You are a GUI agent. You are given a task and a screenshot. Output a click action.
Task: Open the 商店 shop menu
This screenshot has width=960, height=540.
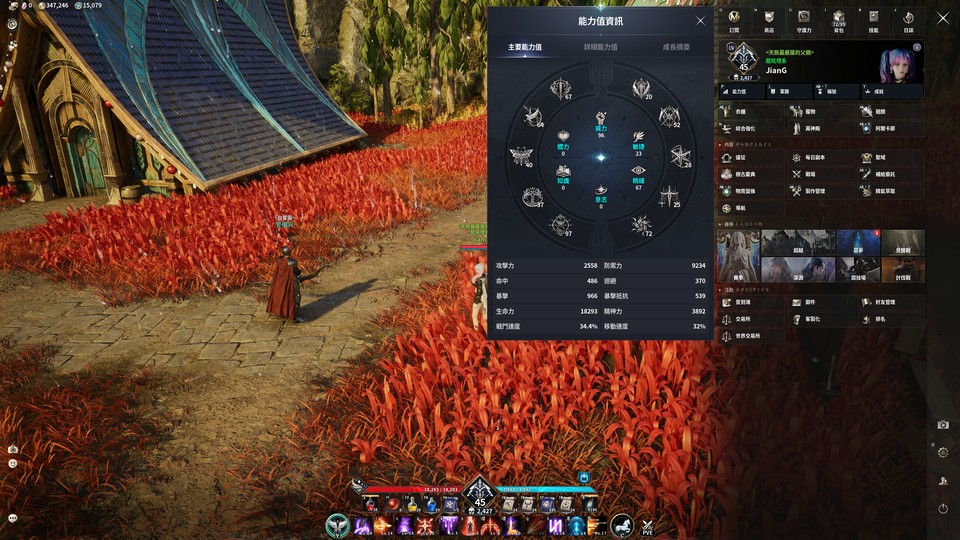click(x=768, y=20)
